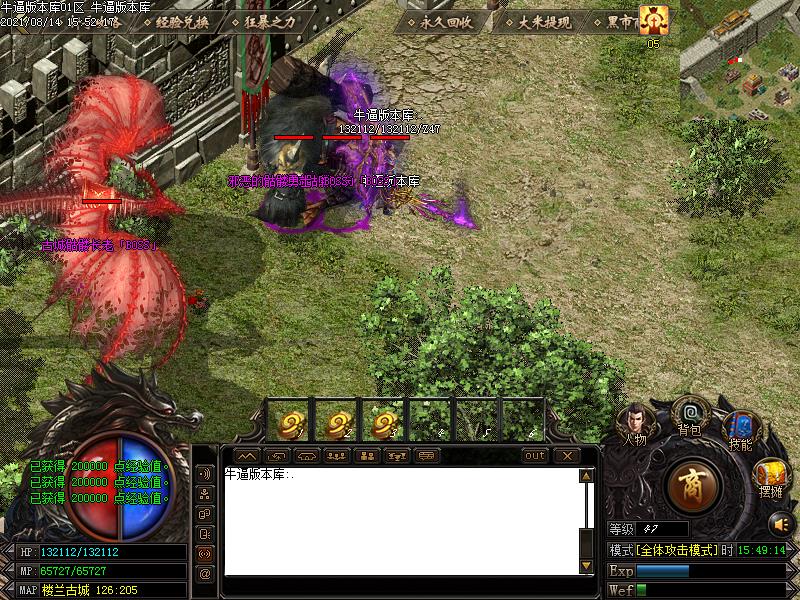Select the @ chat channel button
Image resolution: width=800 pixels, height=600 pixels.
point(205,574)
